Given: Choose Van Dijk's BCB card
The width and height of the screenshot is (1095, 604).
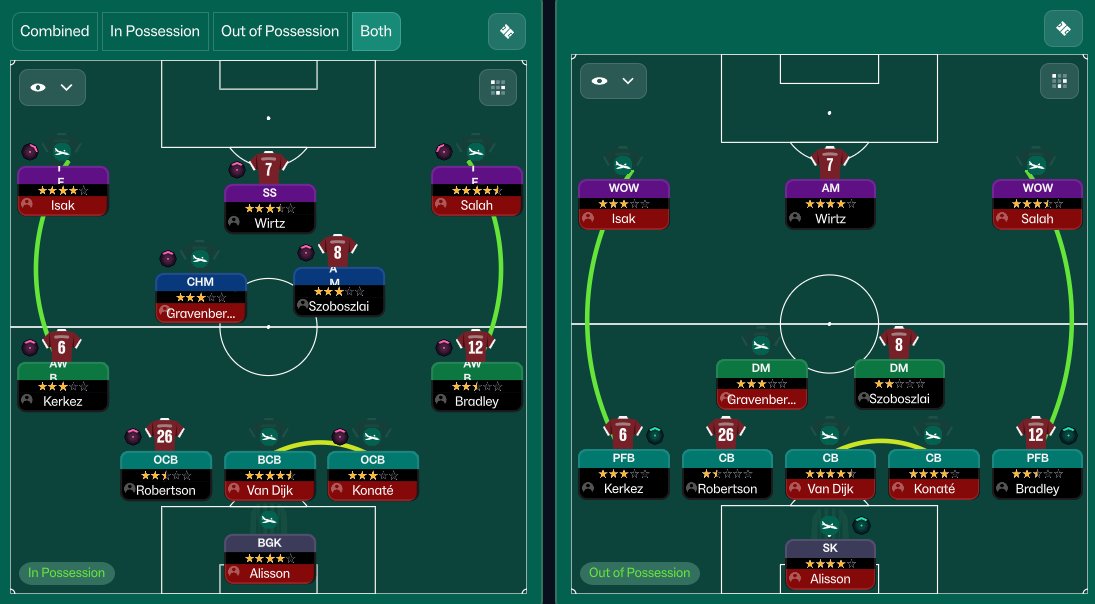Looking at the screenshot, I should pyautogui.click(x=269, y=475).
